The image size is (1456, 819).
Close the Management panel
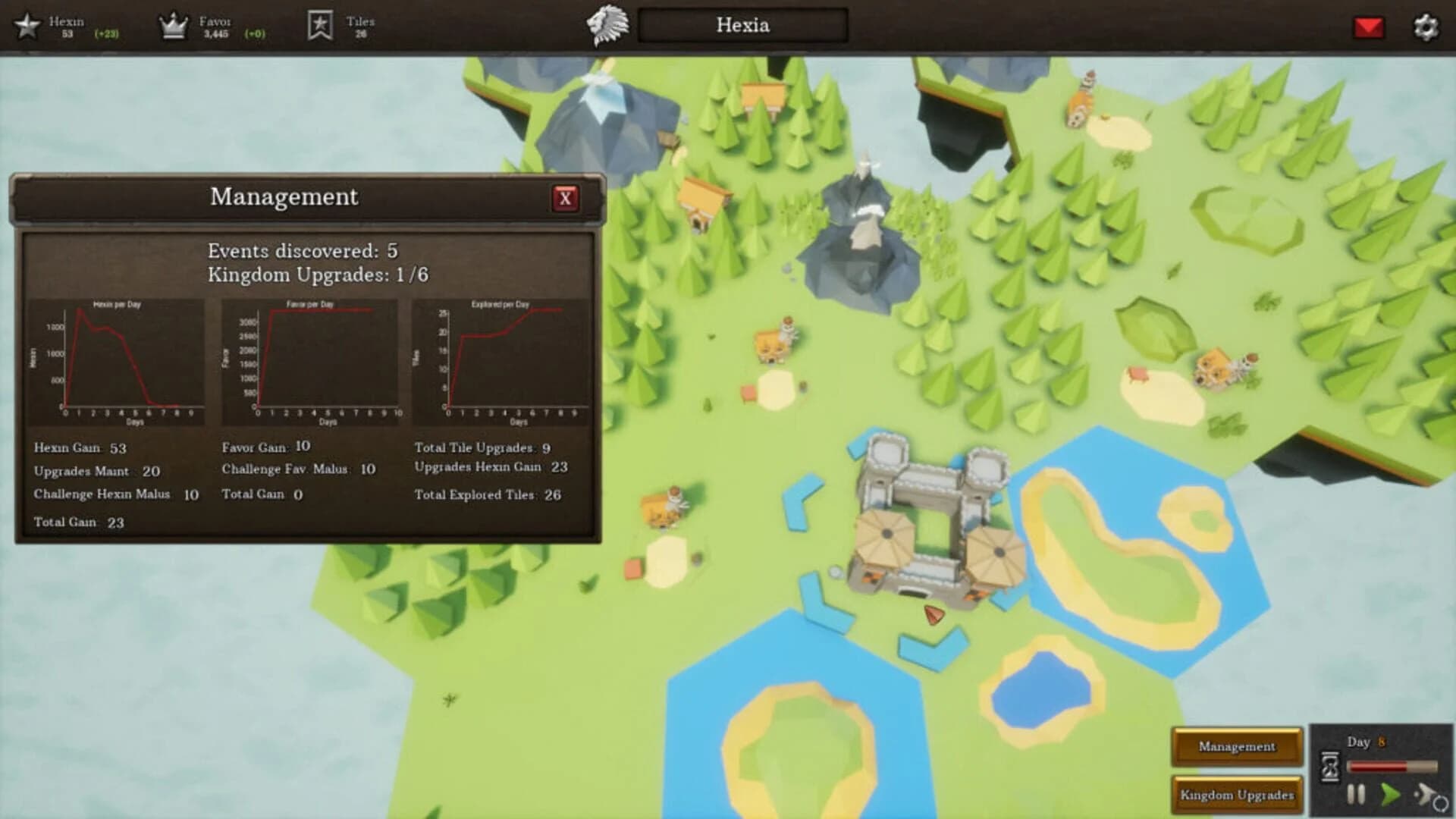tap(565, 199)
